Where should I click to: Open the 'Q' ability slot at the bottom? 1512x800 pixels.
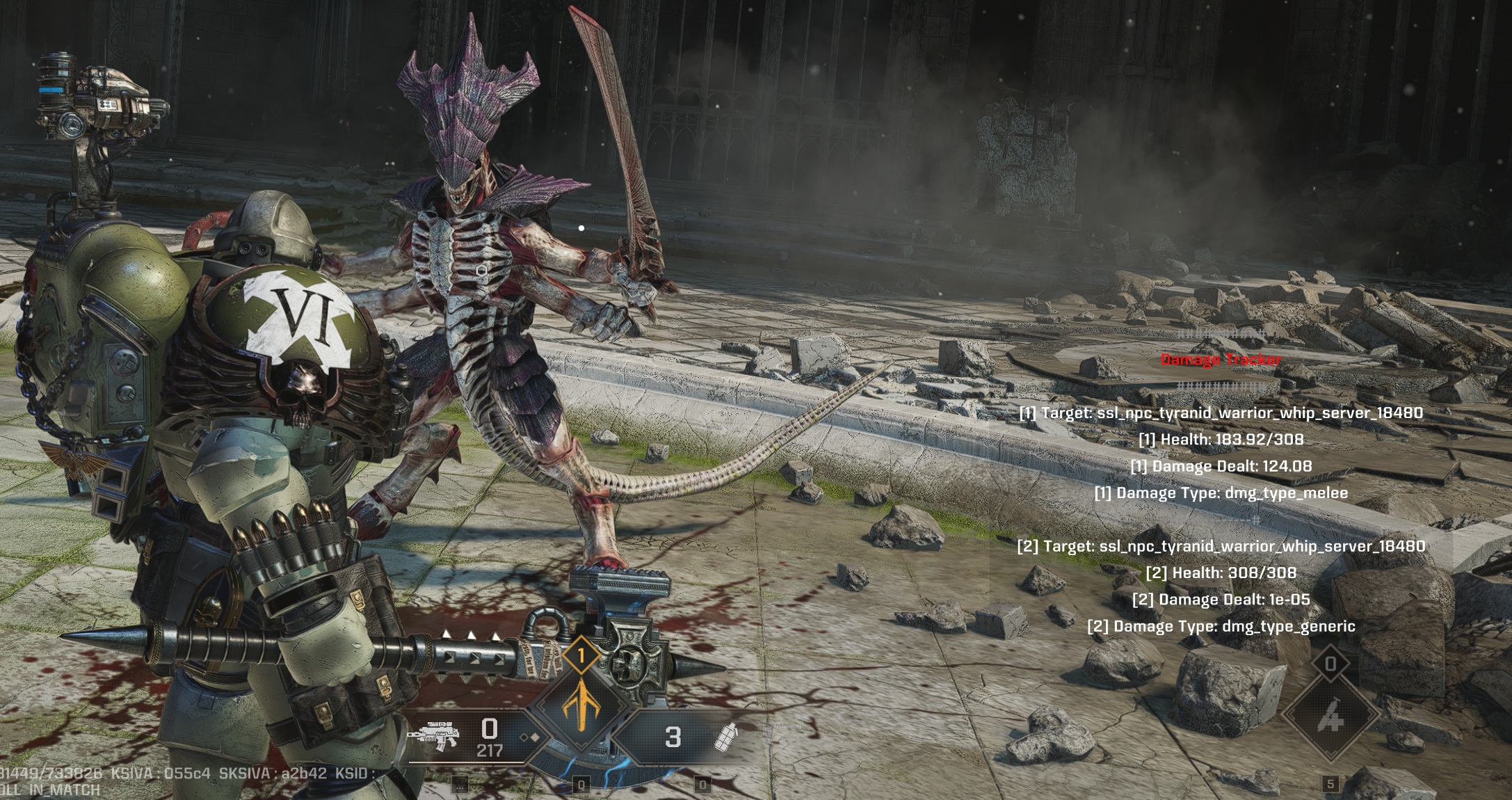click(582, 785)
